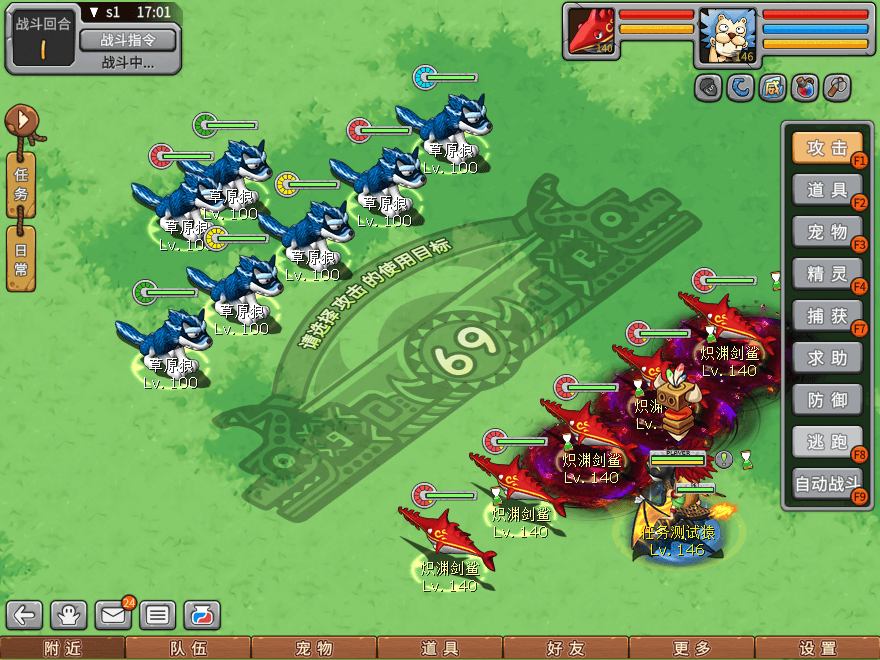Viewport: 880px width, 660px height.
Task: Switch to the 好友 (Friends) tab
Action: coord(565,648)
